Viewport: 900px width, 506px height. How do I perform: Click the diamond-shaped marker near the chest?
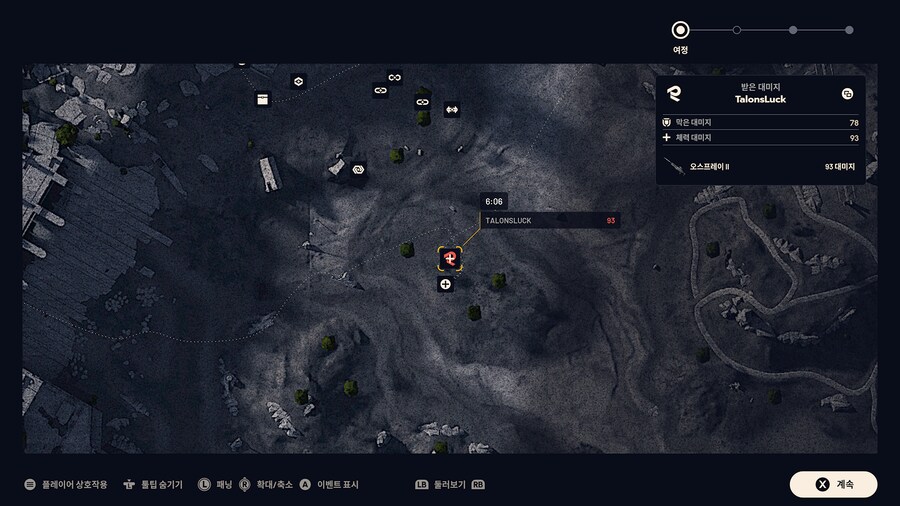[297, 81]
